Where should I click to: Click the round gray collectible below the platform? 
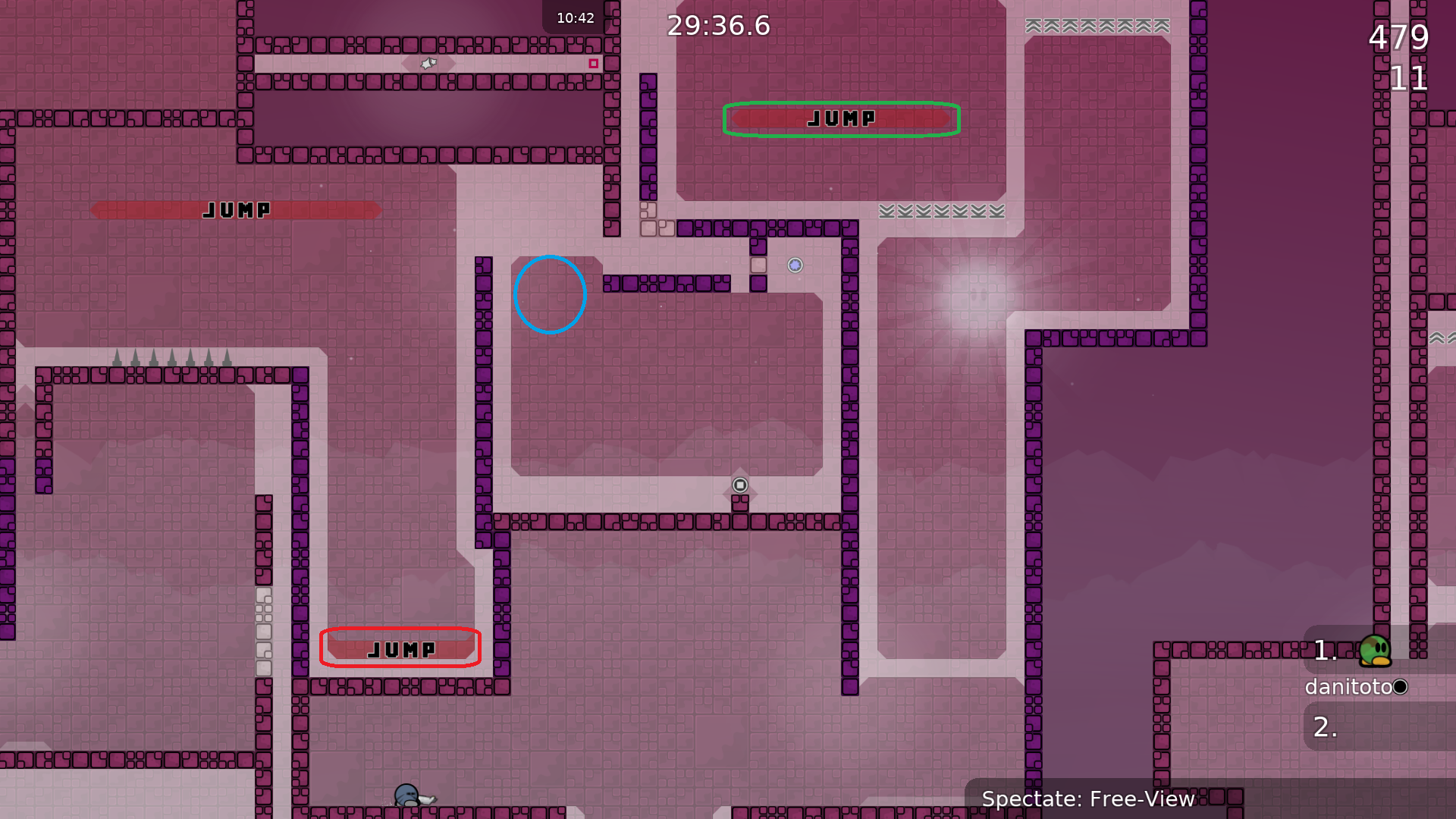(x=739, y=484)
